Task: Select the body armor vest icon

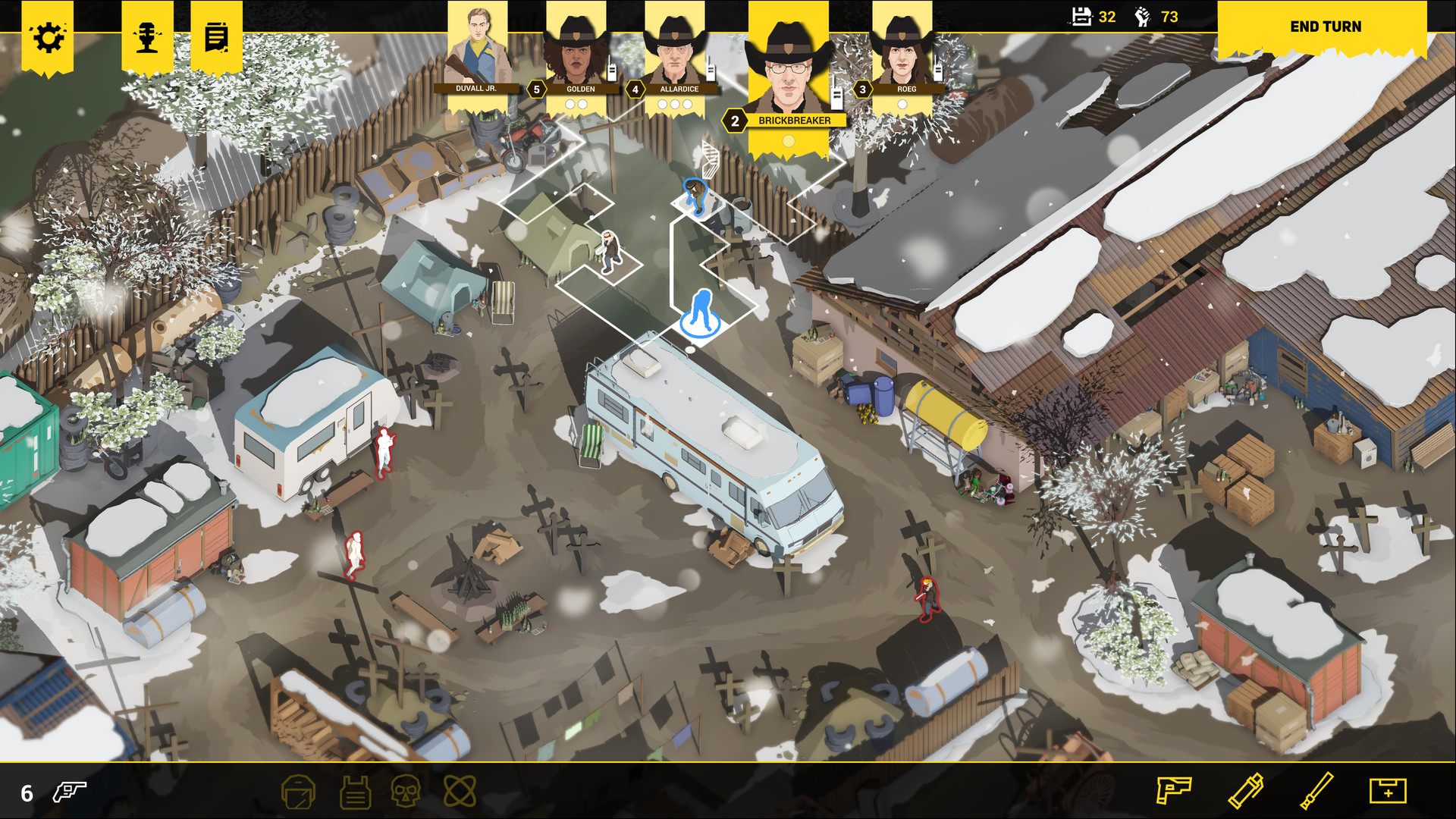Action: tap(353, 792)
